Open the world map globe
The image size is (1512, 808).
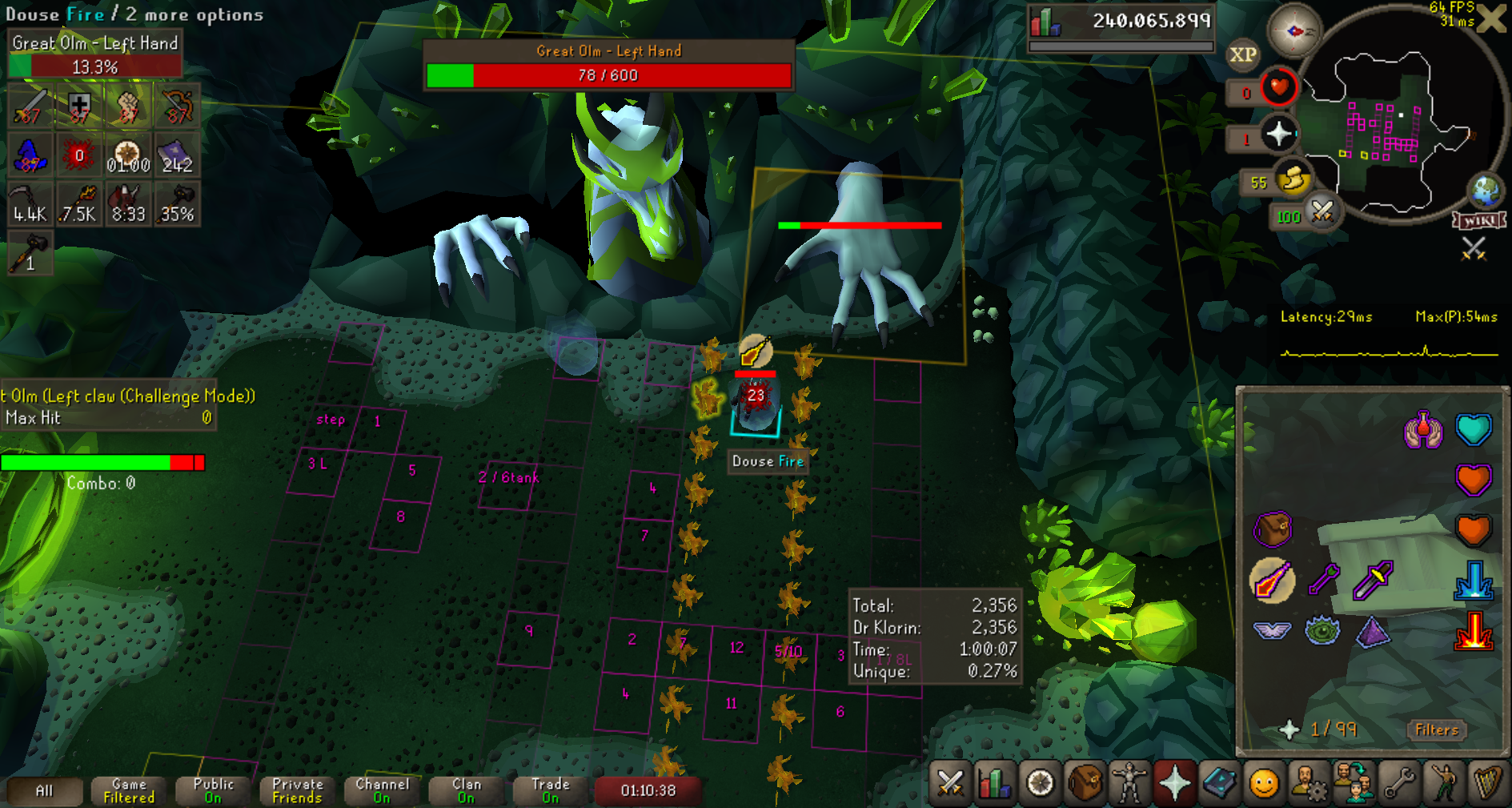(x=1486, y=191)
